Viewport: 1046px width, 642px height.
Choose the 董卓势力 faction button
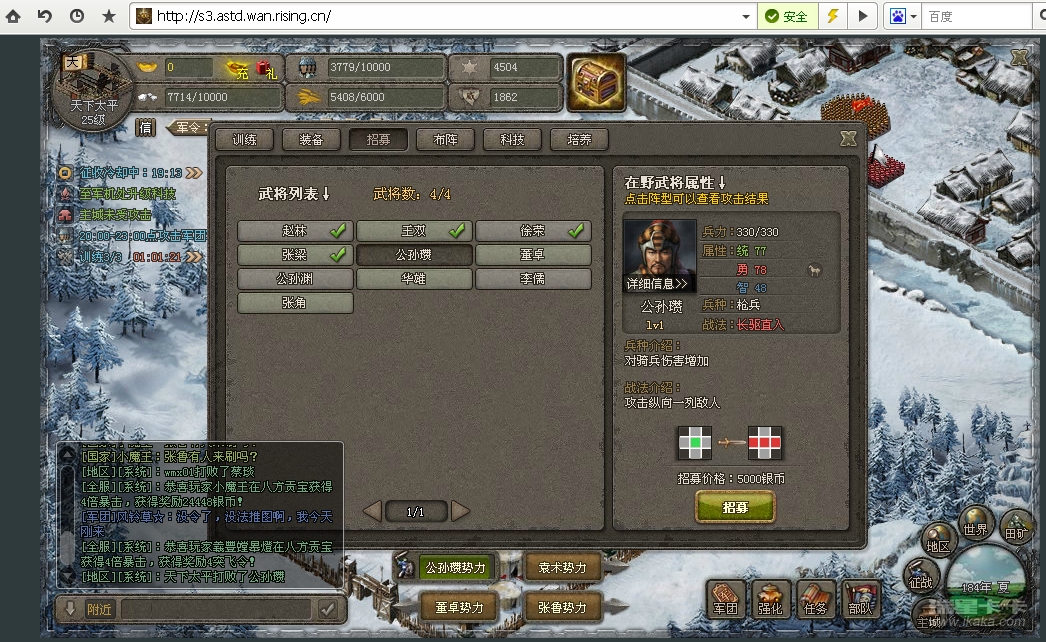(458, 606)
